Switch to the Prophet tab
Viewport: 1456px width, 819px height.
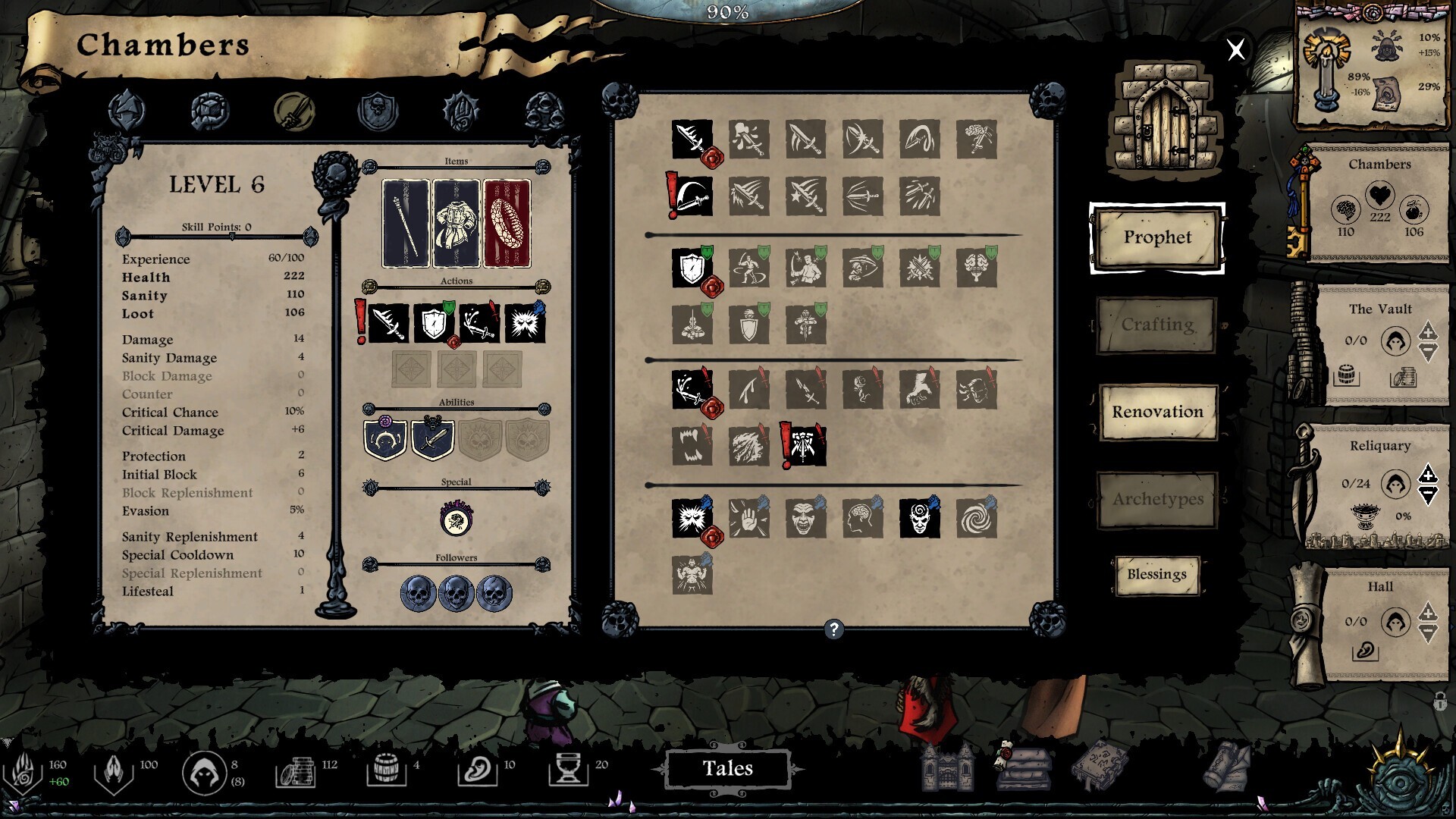click(1156, 237)
